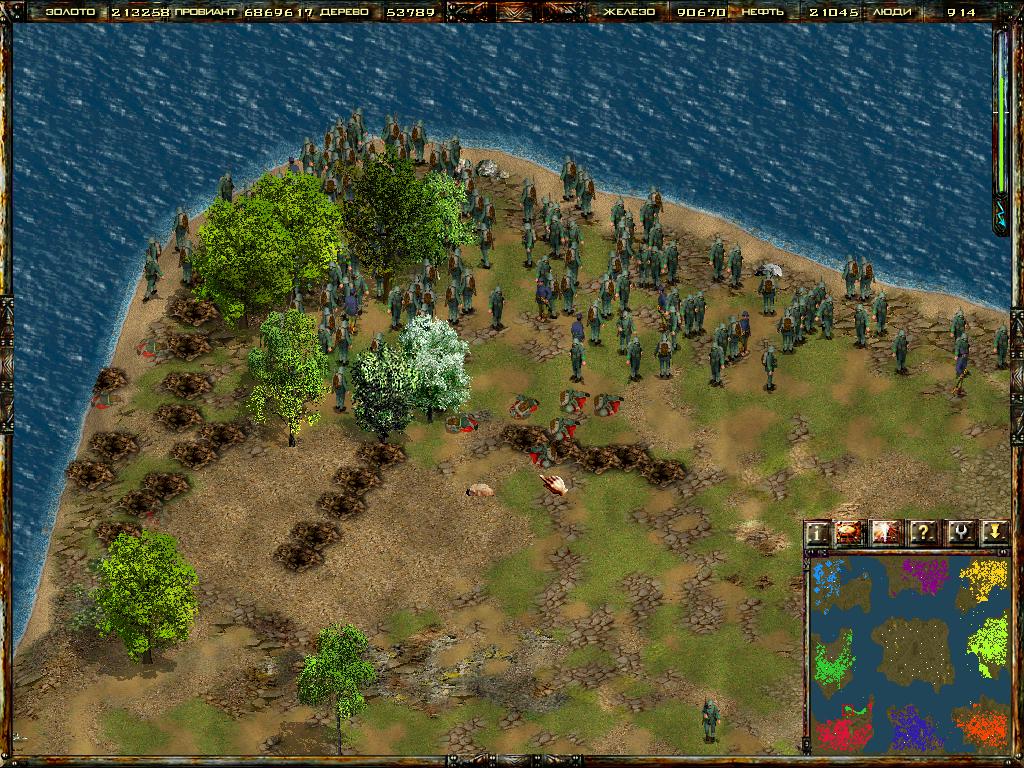Open the wrench settings button
The image size is (1024, 768).
click(958, 532)
